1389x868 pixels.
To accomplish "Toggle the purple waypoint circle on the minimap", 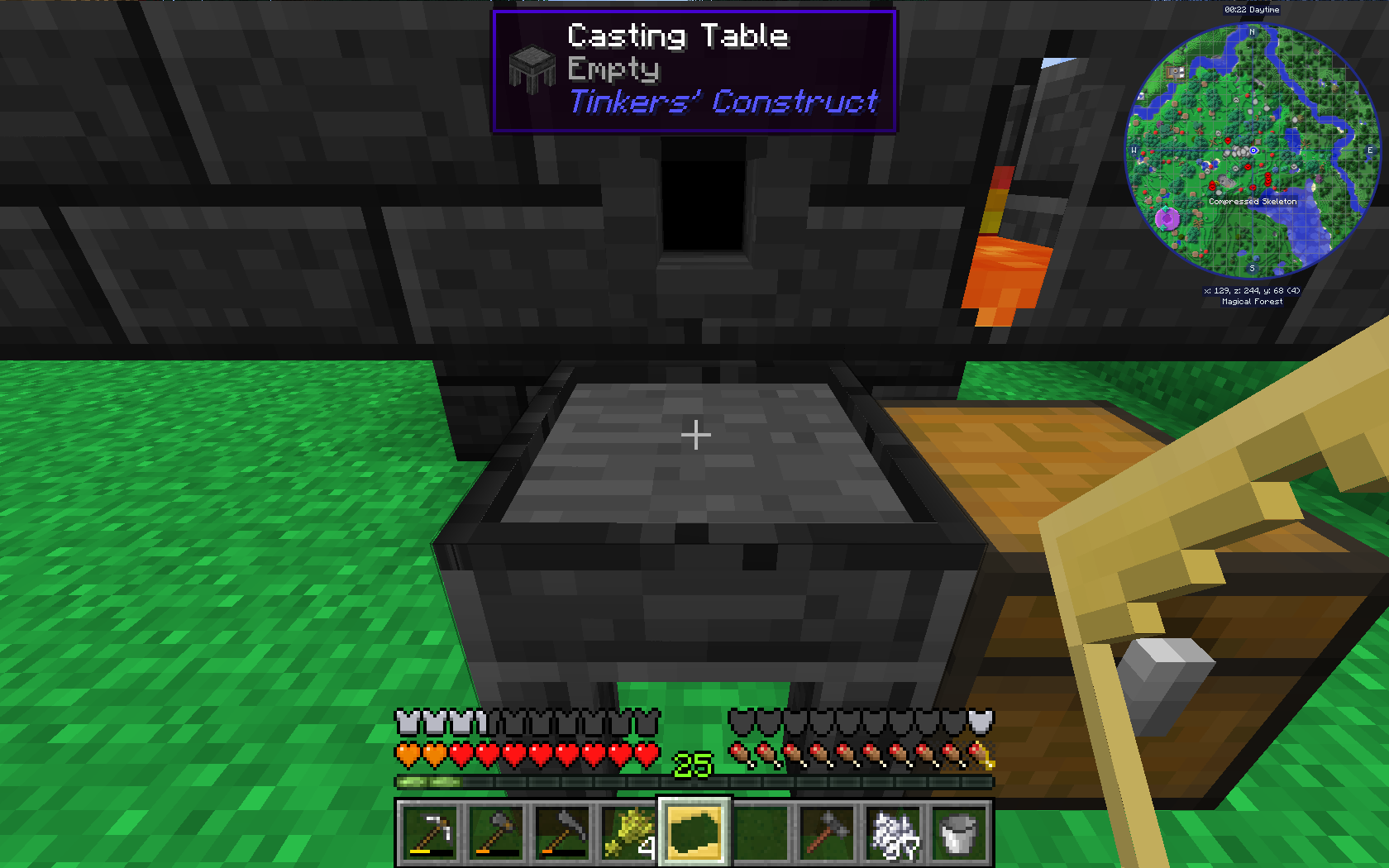I will click(1168, 217).
